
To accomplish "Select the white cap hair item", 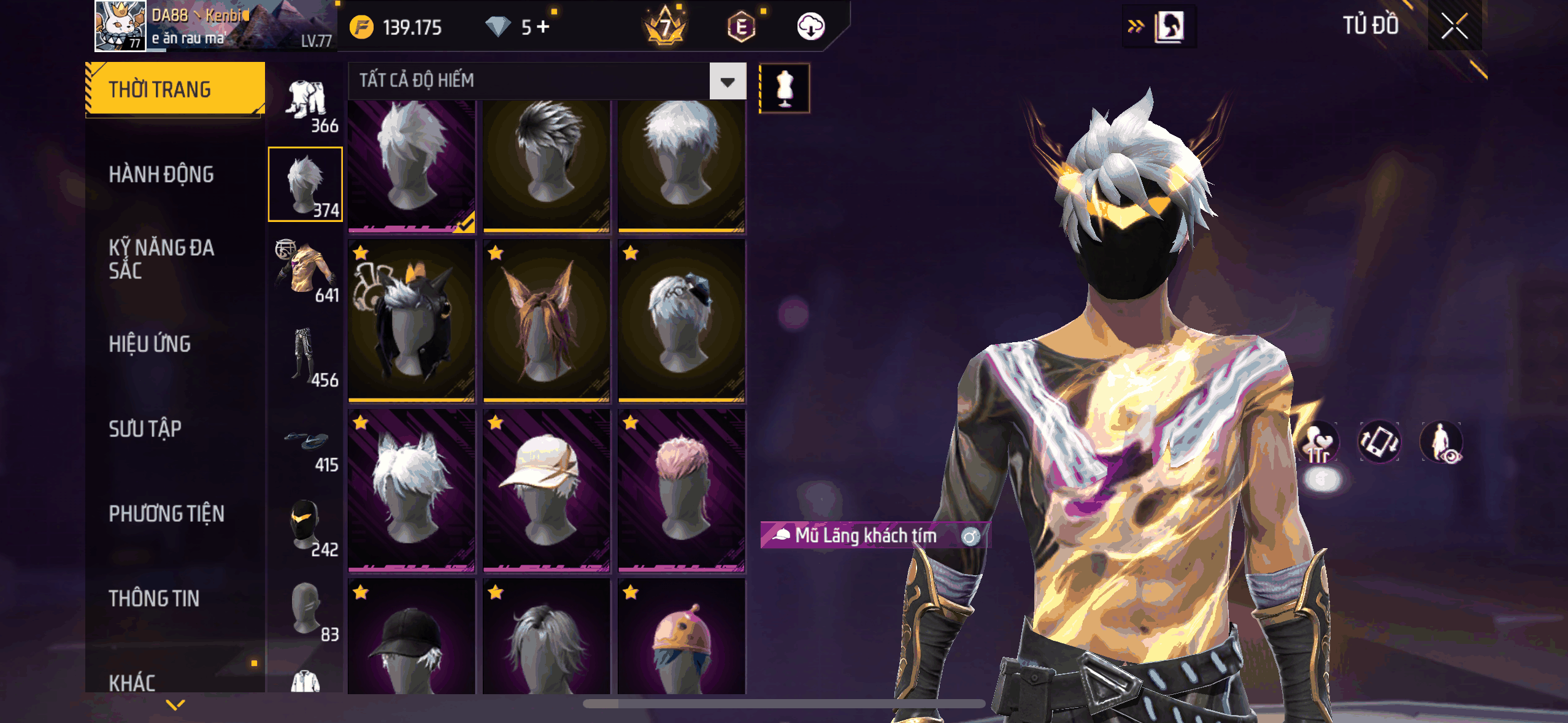I will point(546,491).
